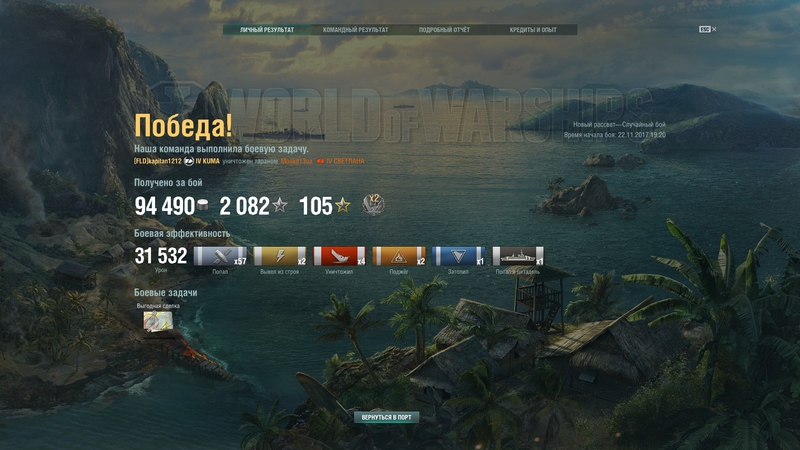The width and height of the screenshot is (800, 450).
Task: Switch to the Командный результат tab
Action: coord(355,30)
